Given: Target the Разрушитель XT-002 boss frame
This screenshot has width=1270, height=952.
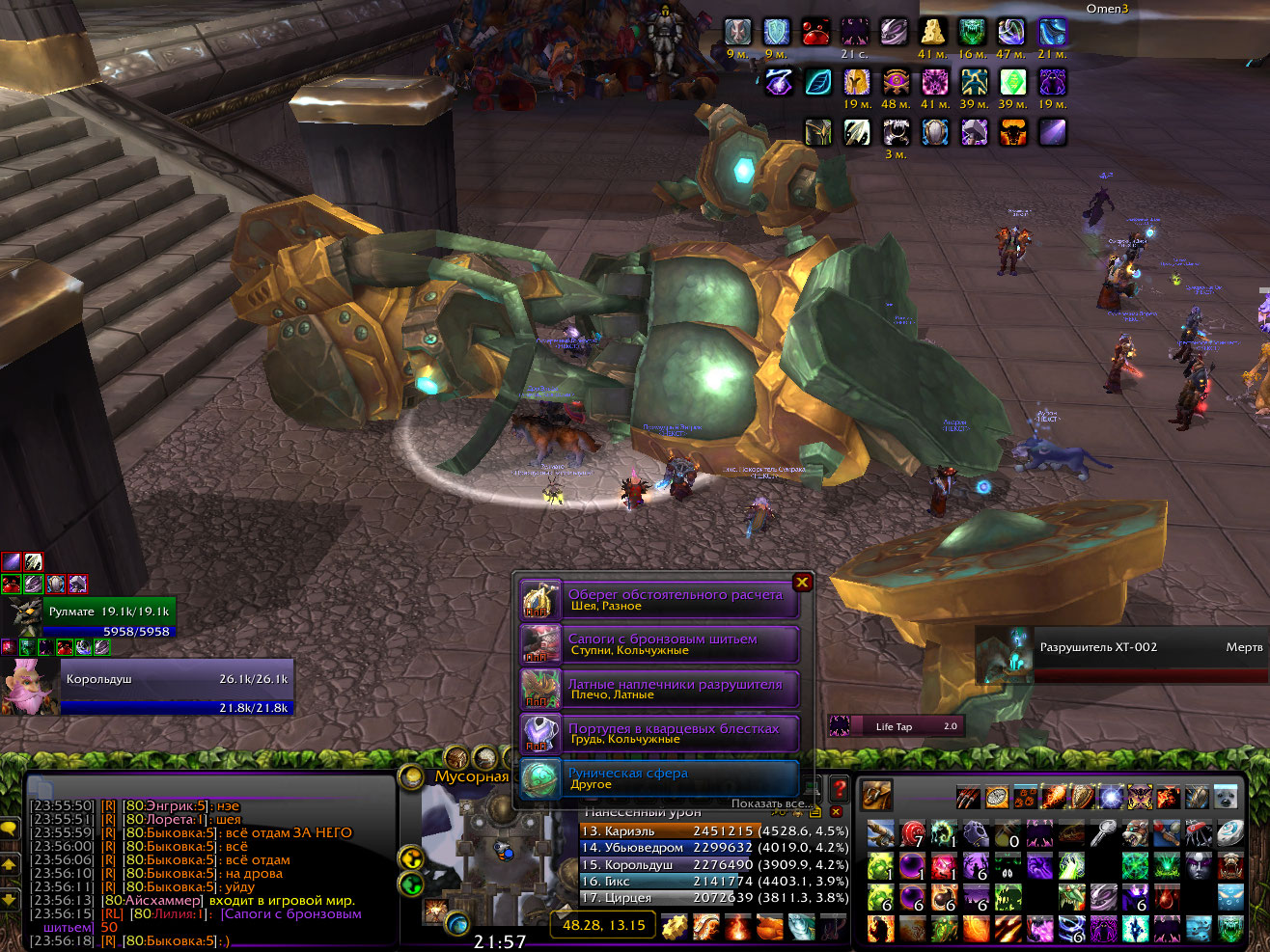Looking at the screenshot, I should (1124, 654).
